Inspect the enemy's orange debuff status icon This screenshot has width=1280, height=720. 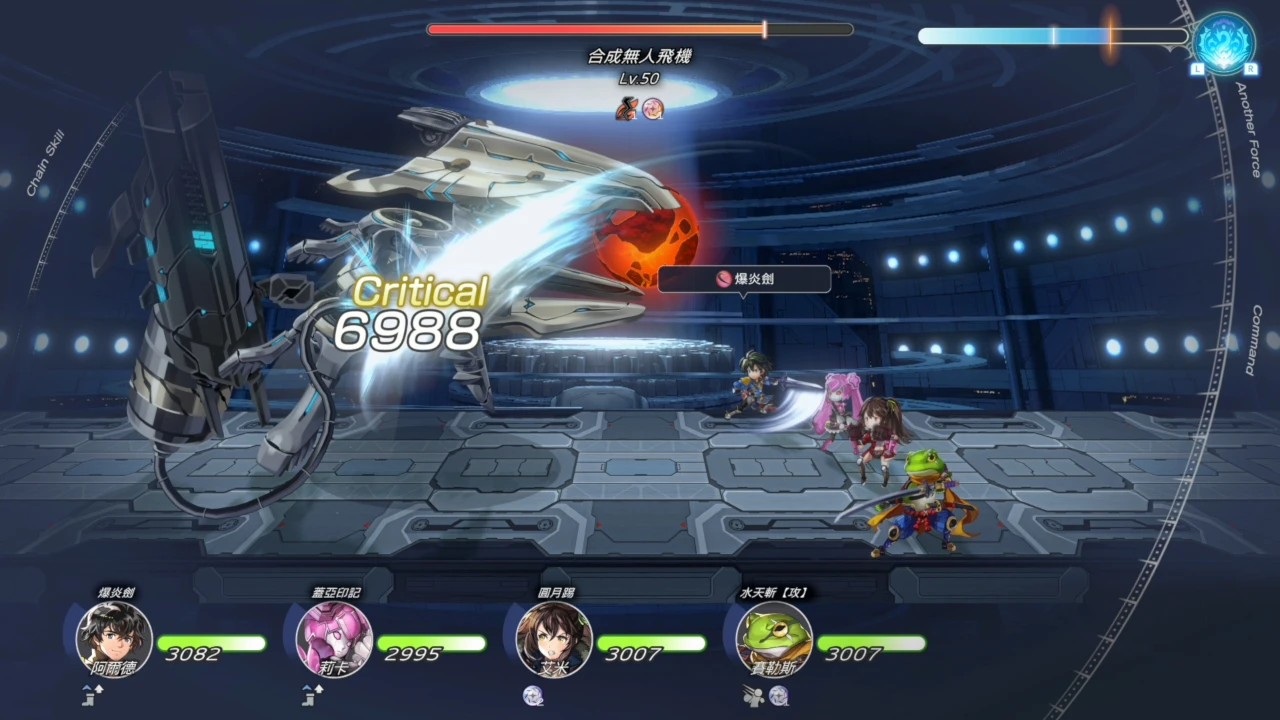tap(627, 107)
